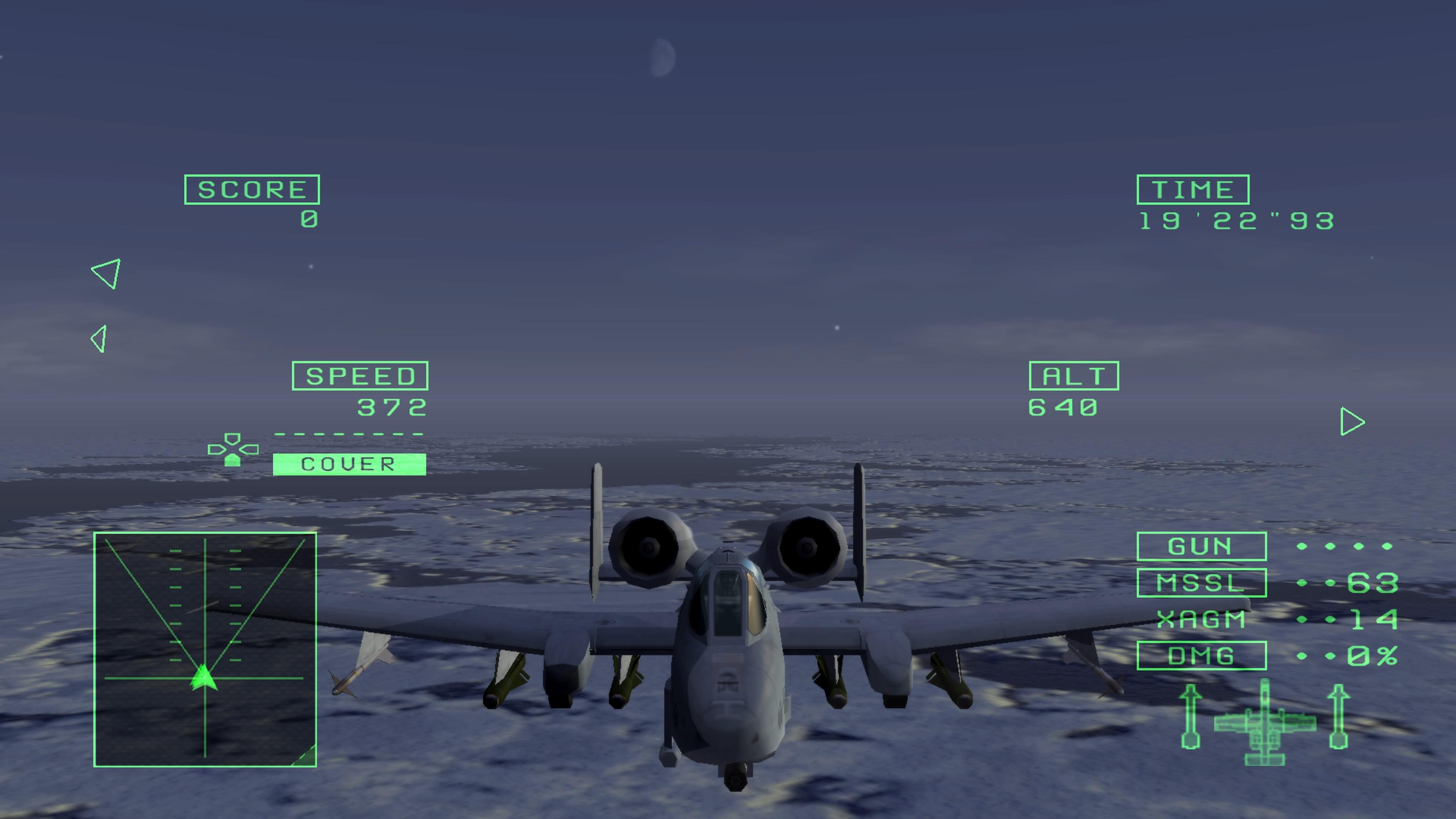Choose the MSSL missile weapon
Screen dimensions: 1456x819
[x=1201, y=583]
